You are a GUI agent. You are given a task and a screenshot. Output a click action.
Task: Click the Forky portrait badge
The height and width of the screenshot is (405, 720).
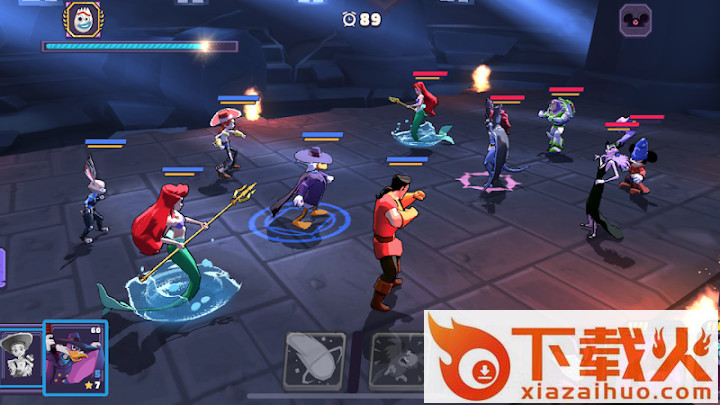(81, 18)
